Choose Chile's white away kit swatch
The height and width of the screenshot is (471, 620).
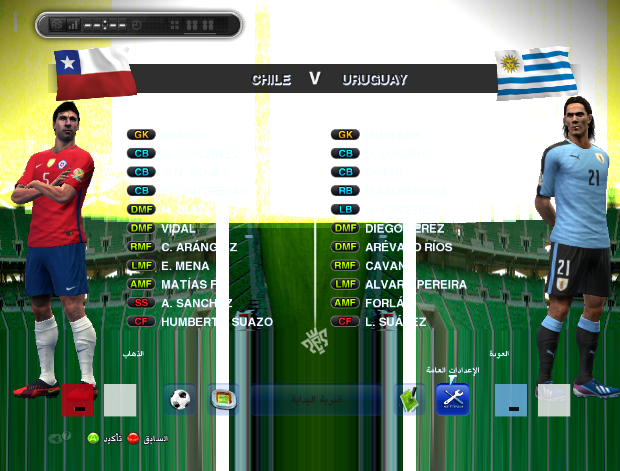pos(120,400)
